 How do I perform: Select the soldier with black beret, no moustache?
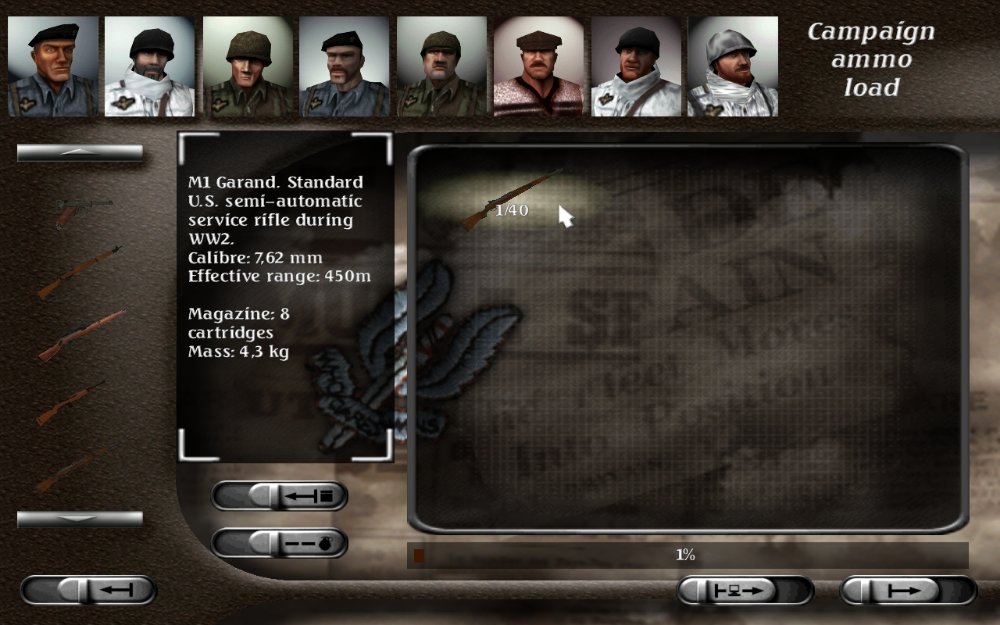coord(53,66)
